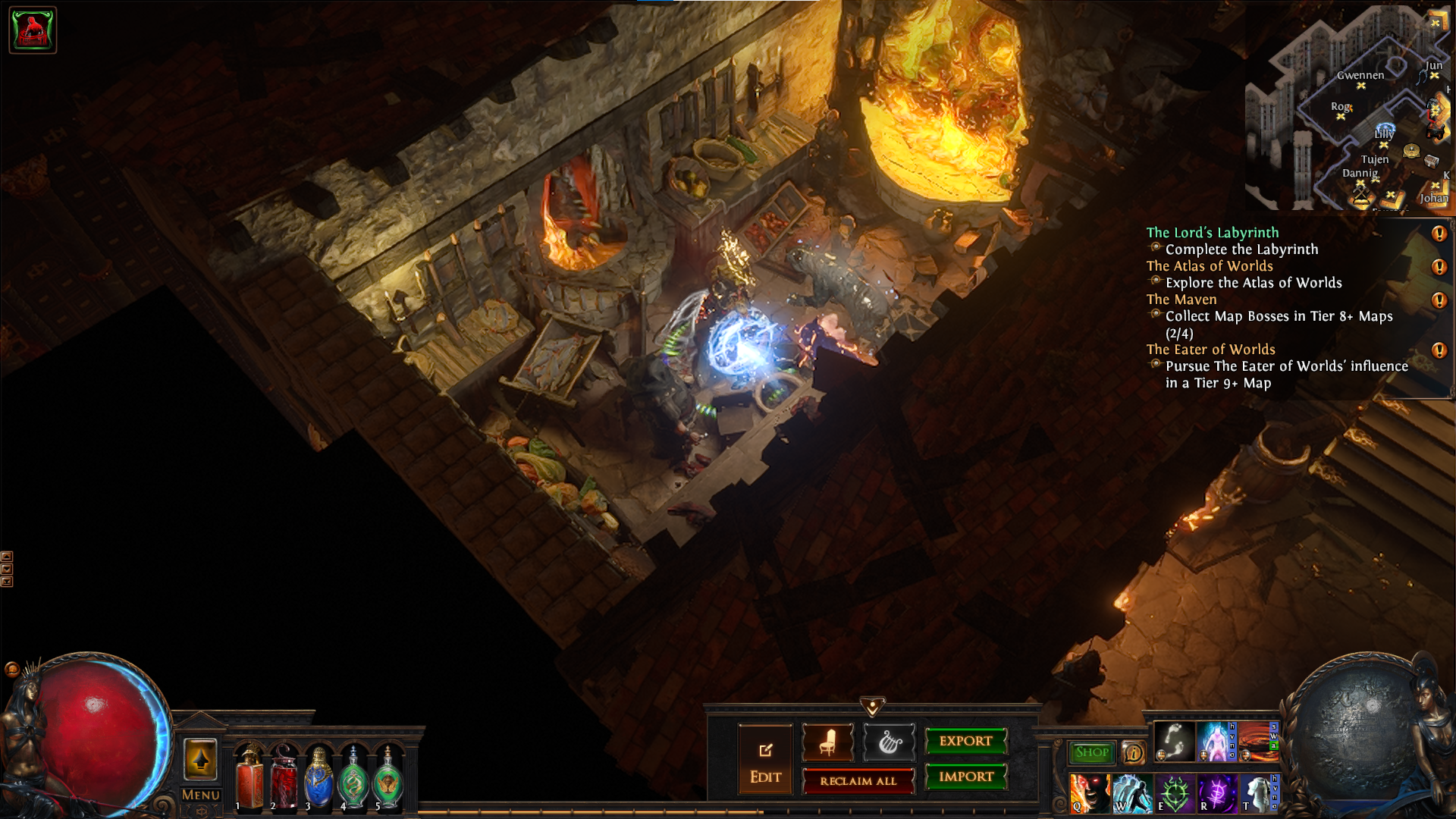The width and height of the screenshot is (1456, 819).
Task: Activate the screaming red face skill on Q
Action: point(1090,793)
